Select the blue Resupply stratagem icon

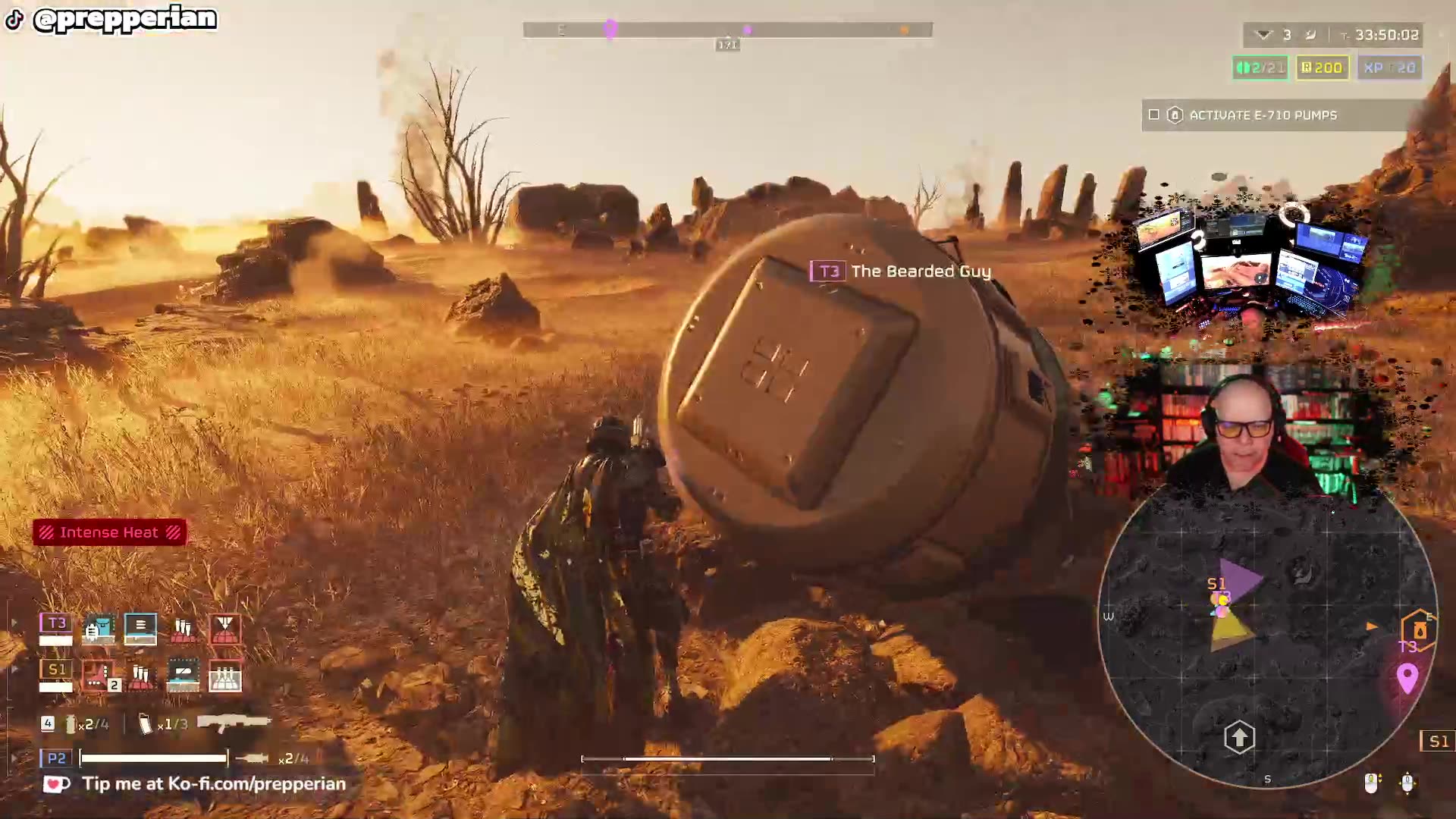coord(141,629)
